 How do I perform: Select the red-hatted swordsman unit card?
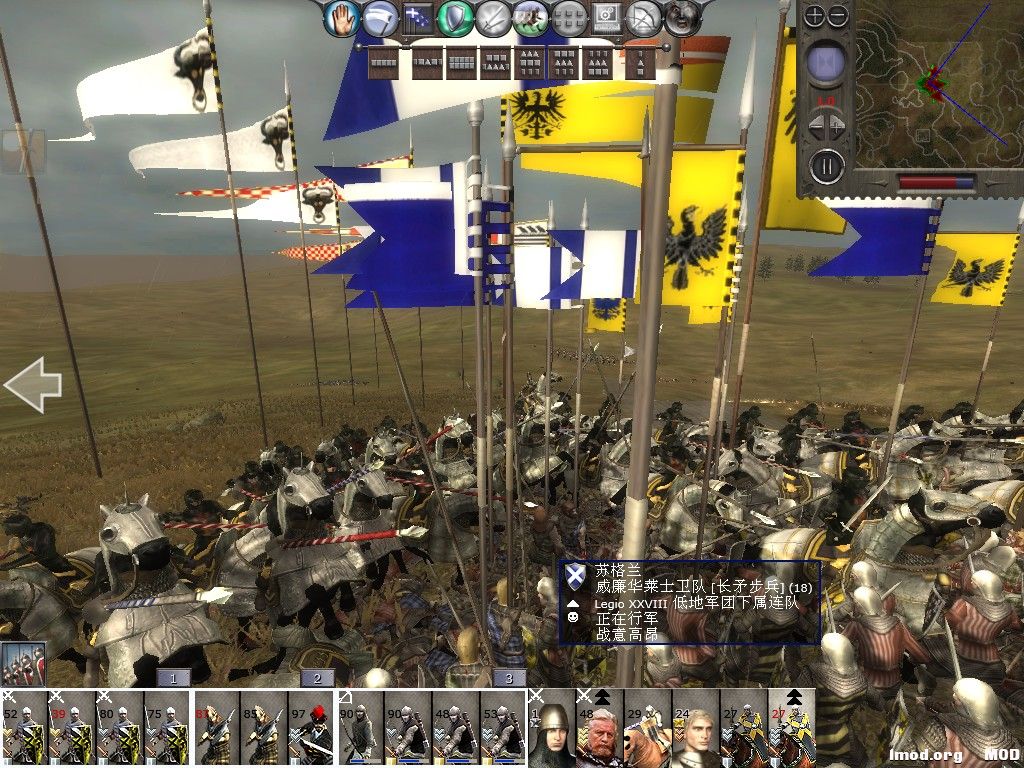tap(312, 728)
